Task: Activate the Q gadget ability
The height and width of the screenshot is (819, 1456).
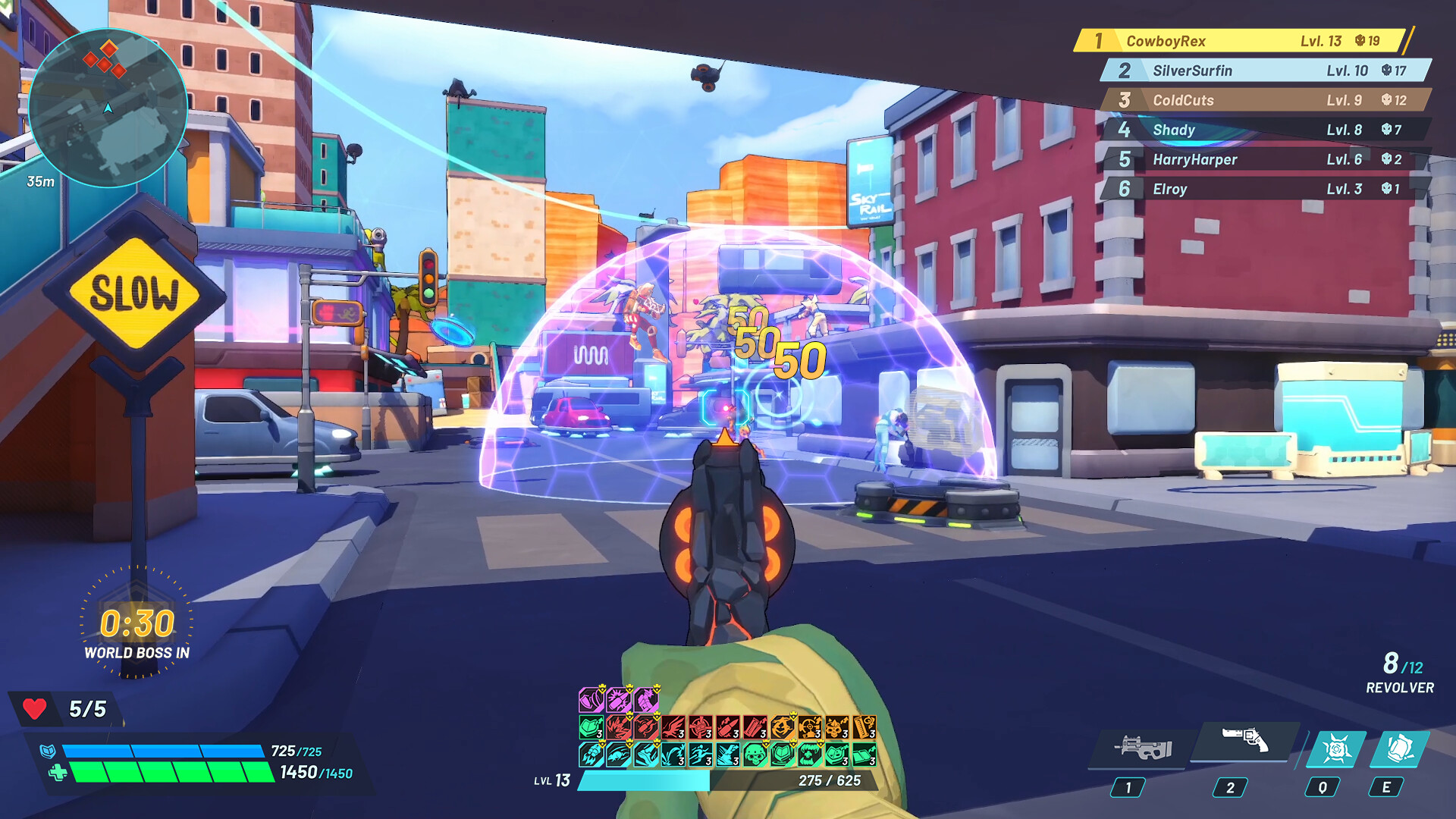Action: (1338, 747)
